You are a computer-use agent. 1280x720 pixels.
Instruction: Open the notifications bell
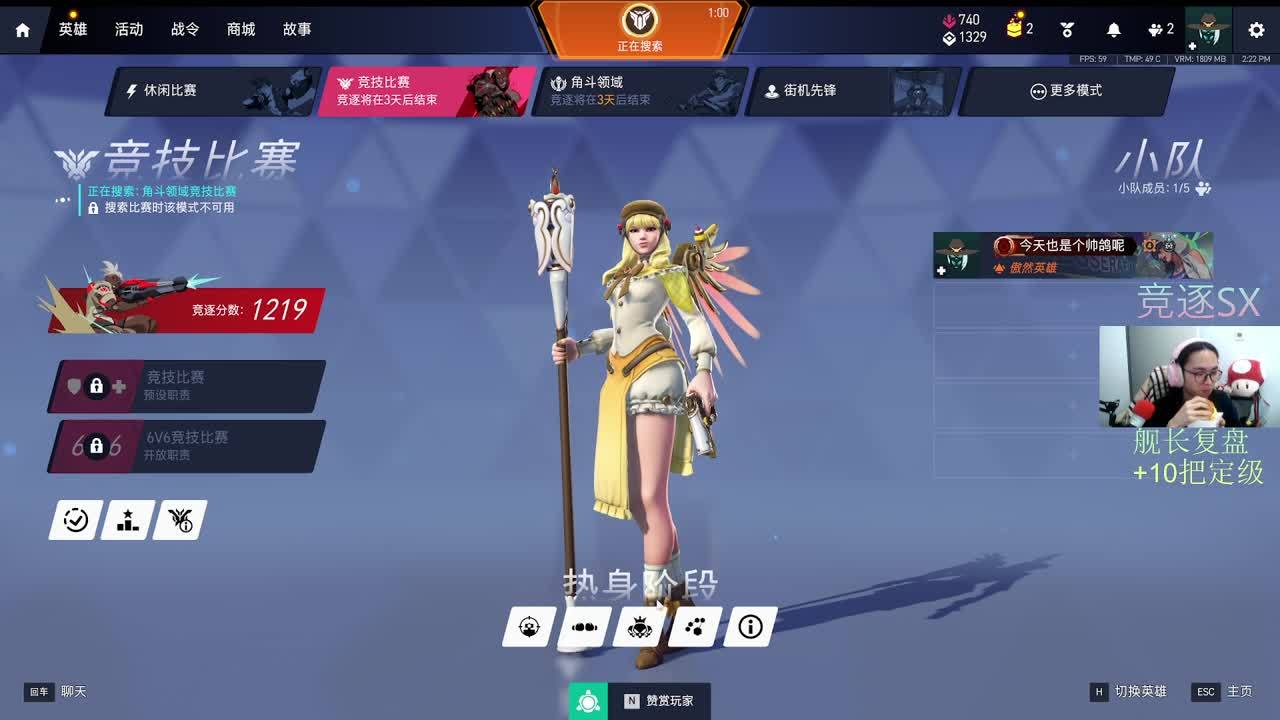point(1114,30)
